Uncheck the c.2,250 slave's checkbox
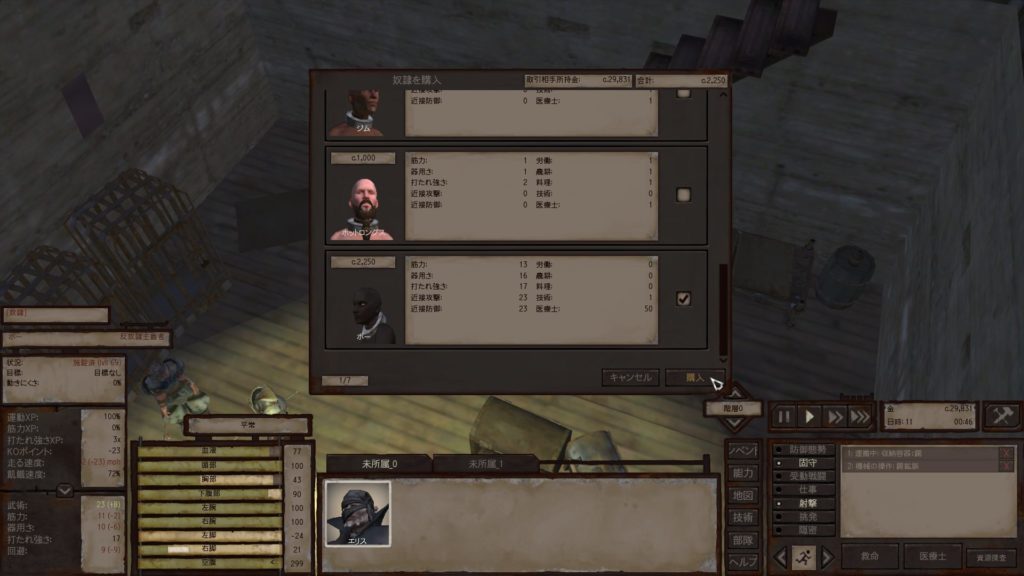The image size is (1024, 576). (x=684, y=298)
